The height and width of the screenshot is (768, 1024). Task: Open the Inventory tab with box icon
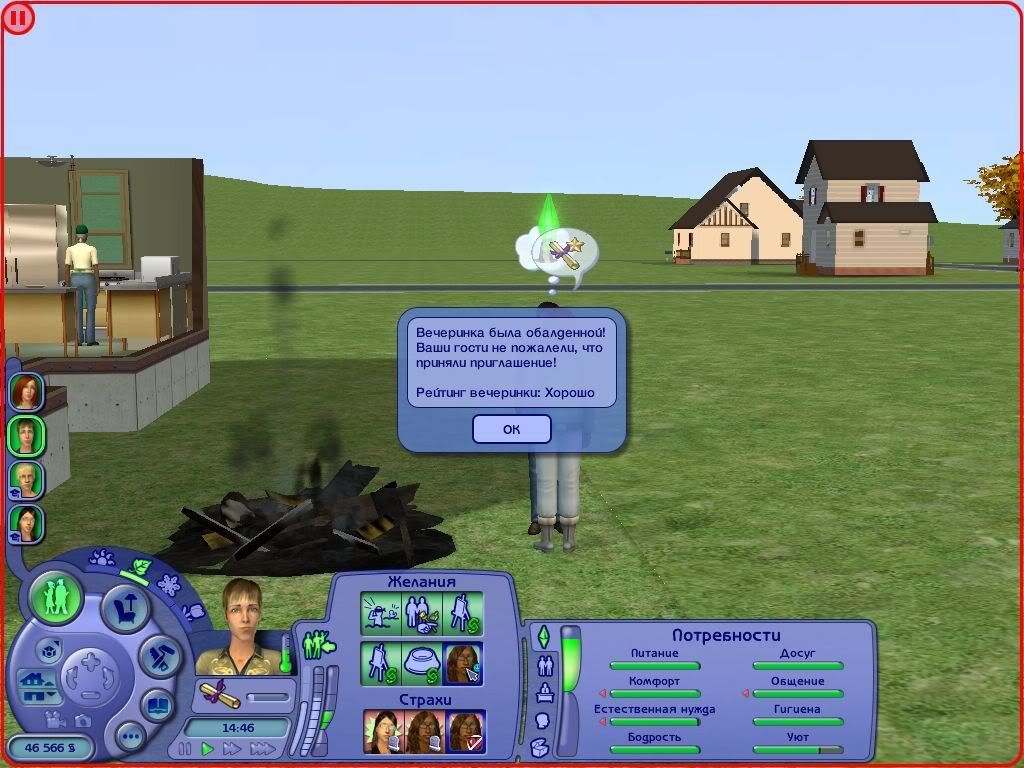(x=540, y=747)
